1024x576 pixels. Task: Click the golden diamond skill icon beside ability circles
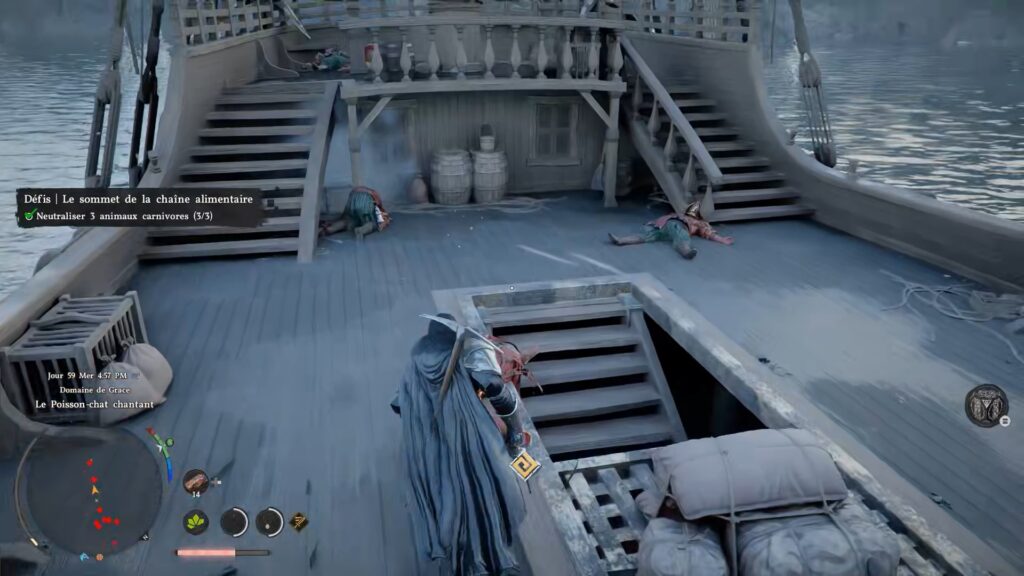point(298,521)
